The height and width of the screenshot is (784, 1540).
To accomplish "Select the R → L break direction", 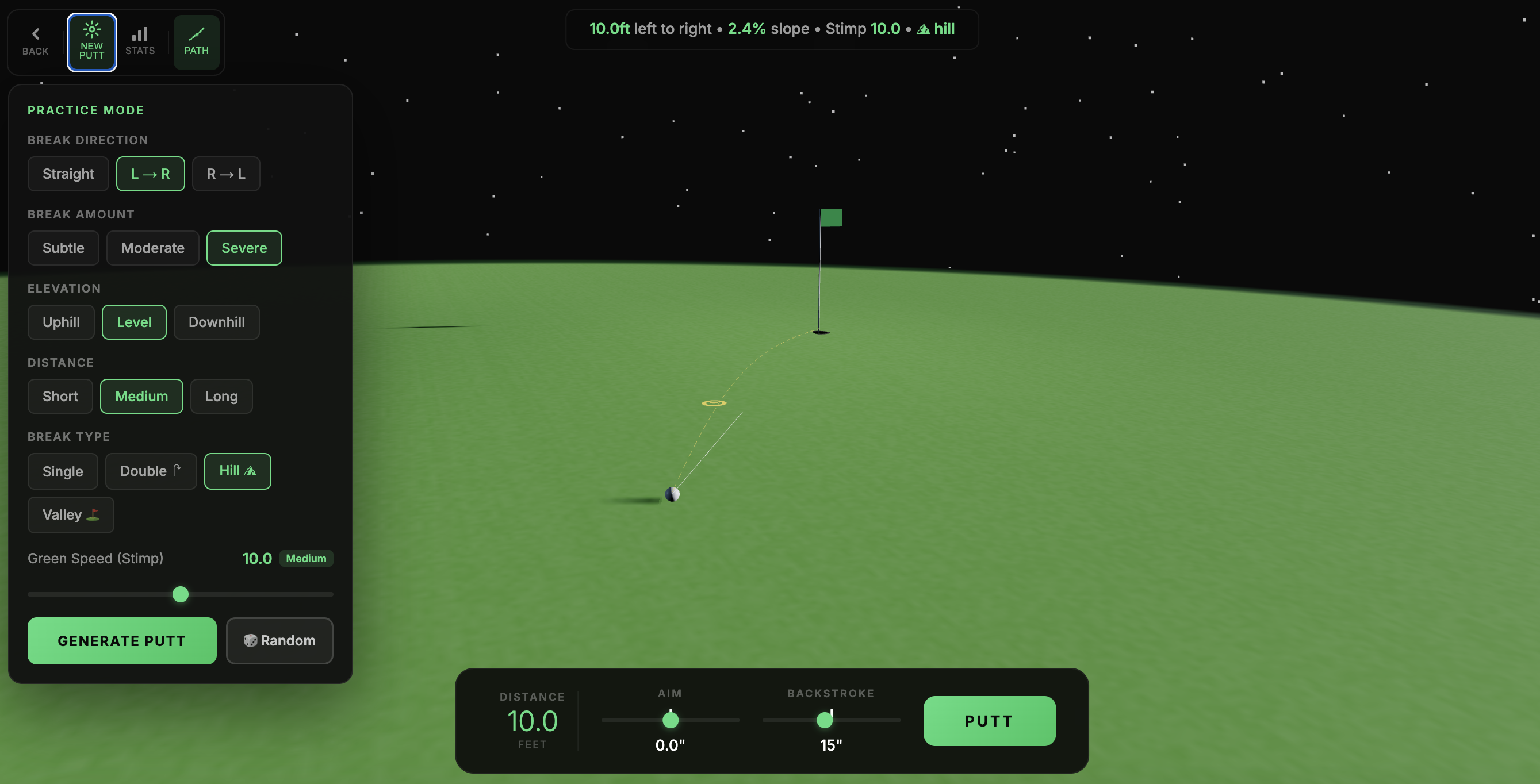I will point(226,174).
